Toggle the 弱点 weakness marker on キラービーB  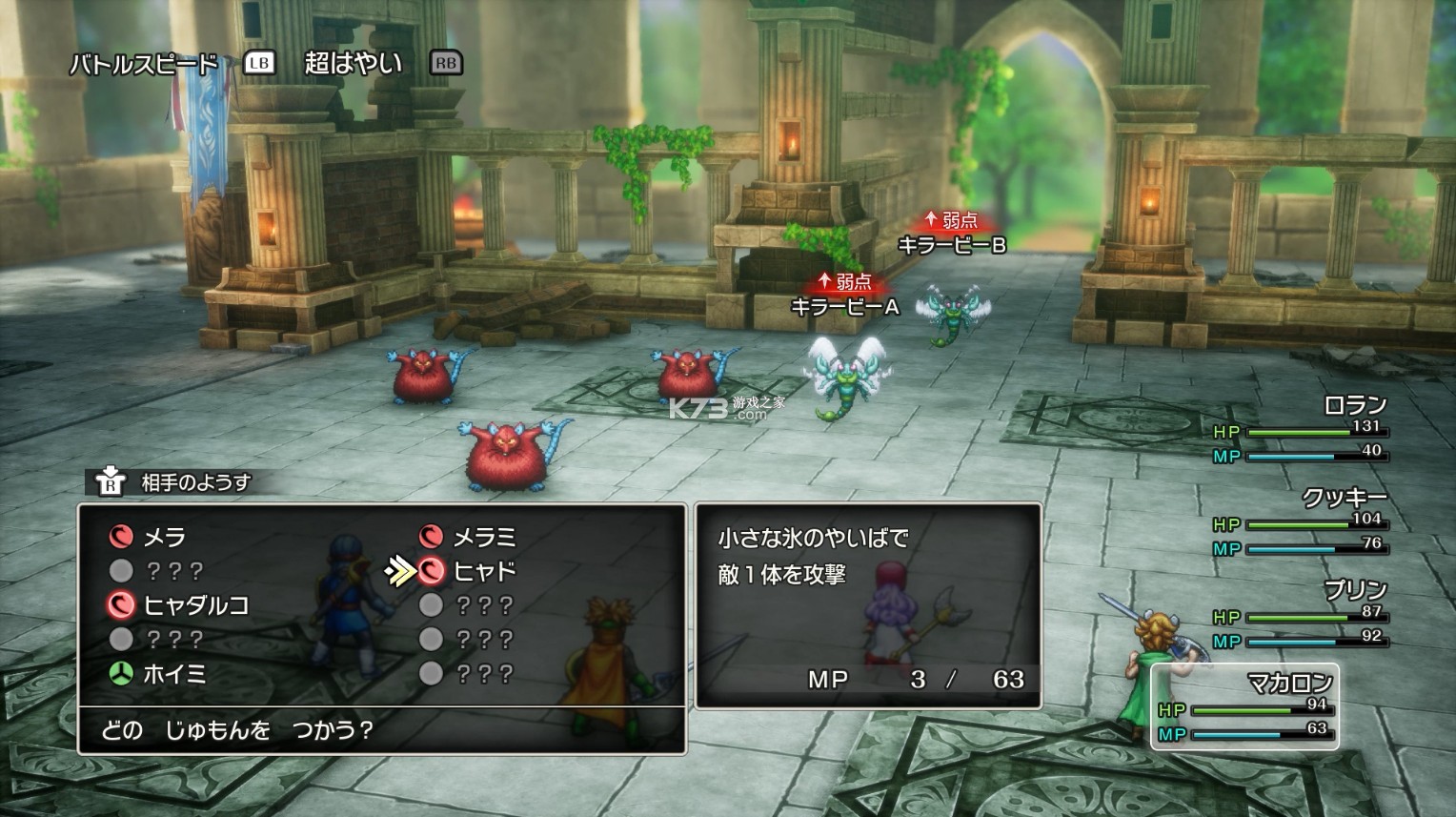951,219
